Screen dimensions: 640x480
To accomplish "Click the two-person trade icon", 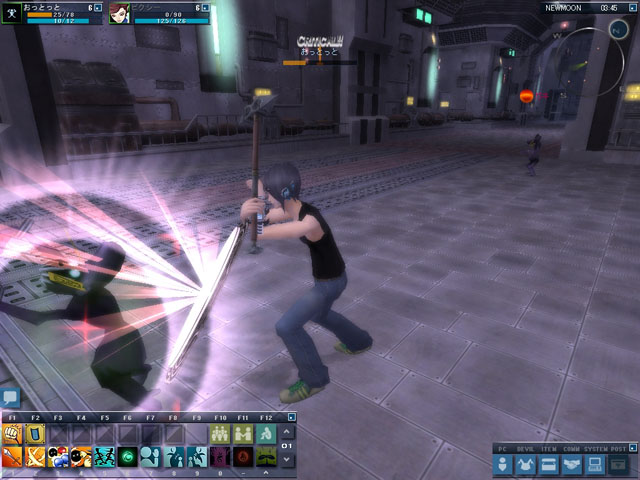I will tap(243, 434).
